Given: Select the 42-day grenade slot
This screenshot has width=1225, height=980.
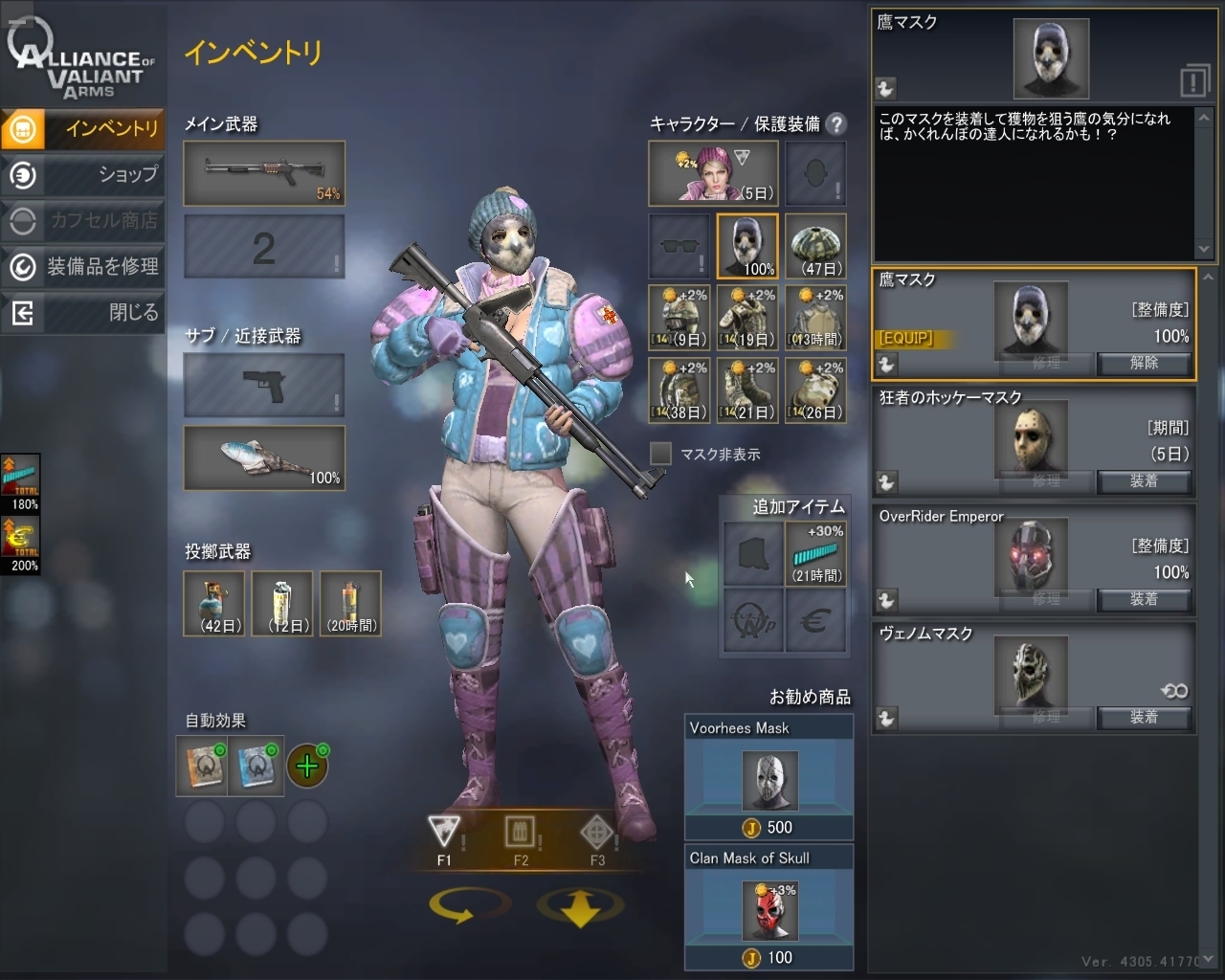Looking at the screenshot, I should click(x=214, y=603).
